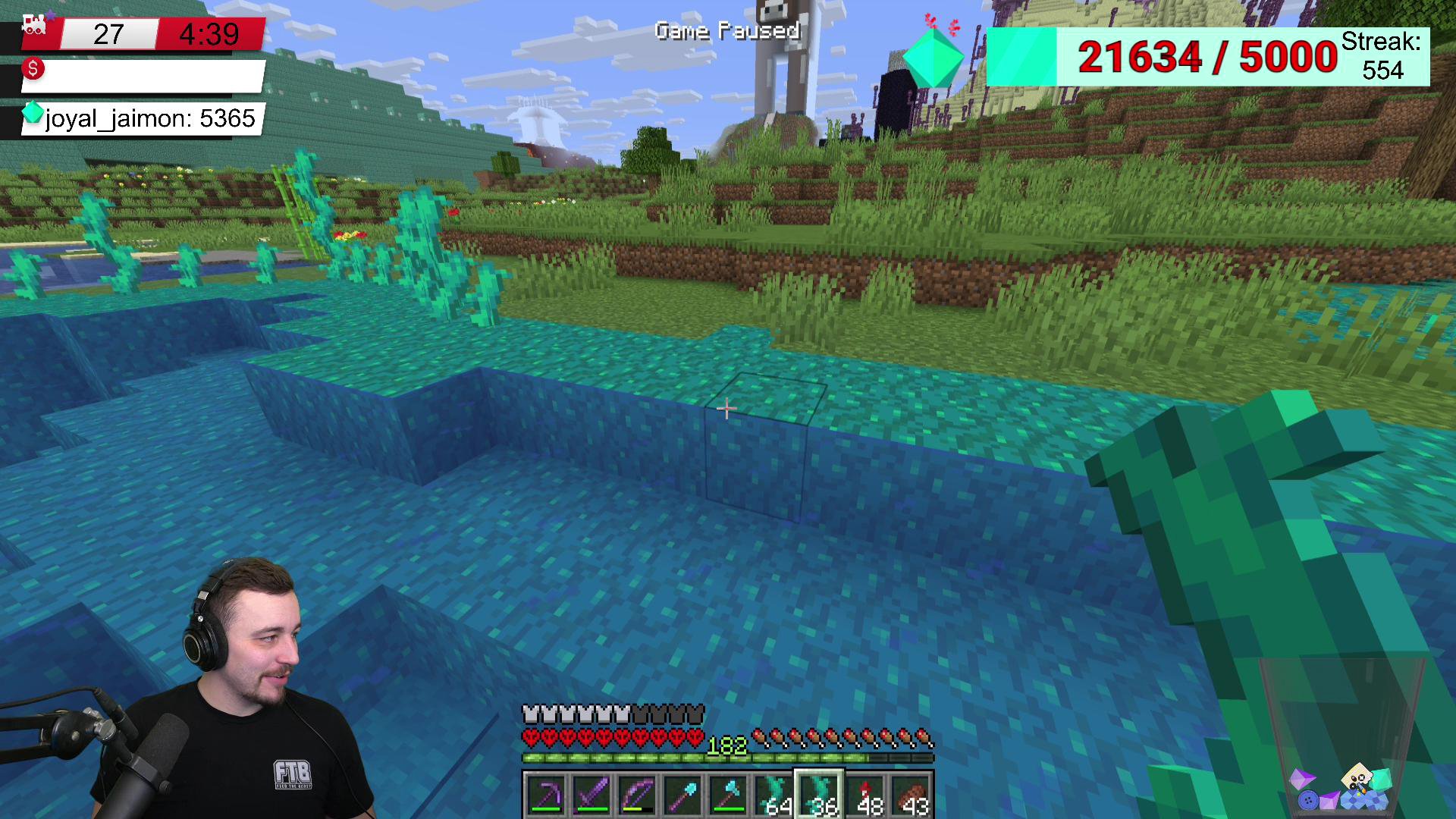Choose the red arrow stack of 48

(x=865, y=795)
